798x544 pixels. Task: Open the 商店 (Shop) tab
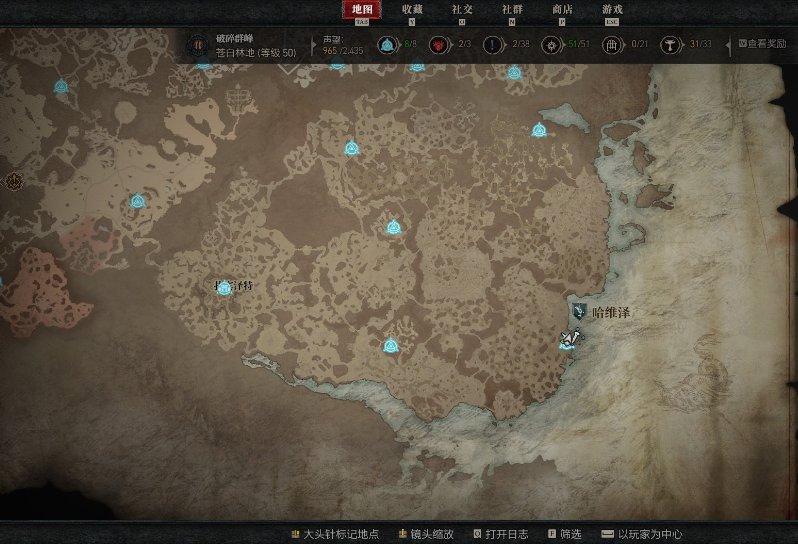[562, 10]
